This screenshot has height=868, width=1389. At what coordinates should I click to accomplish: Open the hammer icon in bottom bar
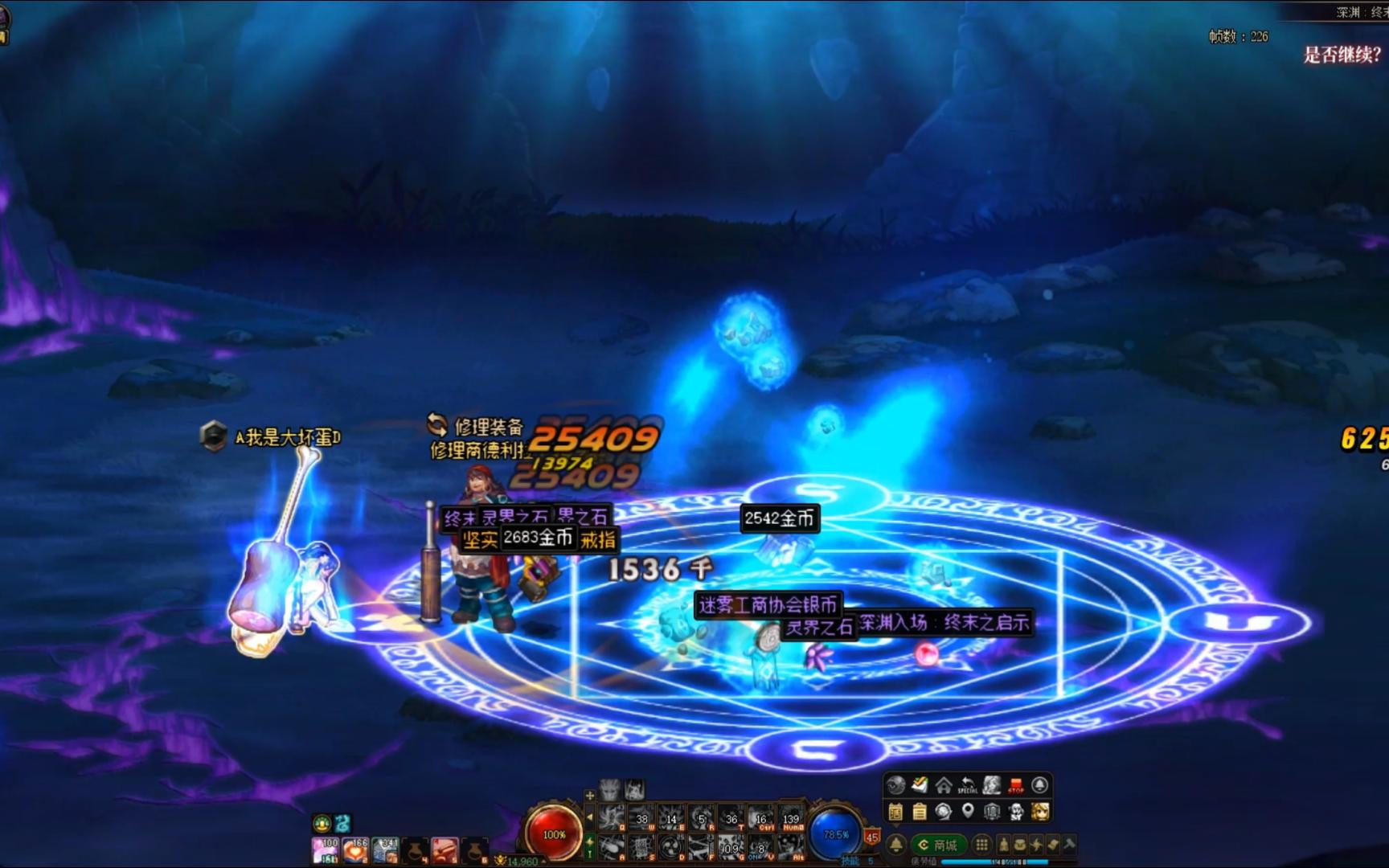coord(1070,845)
